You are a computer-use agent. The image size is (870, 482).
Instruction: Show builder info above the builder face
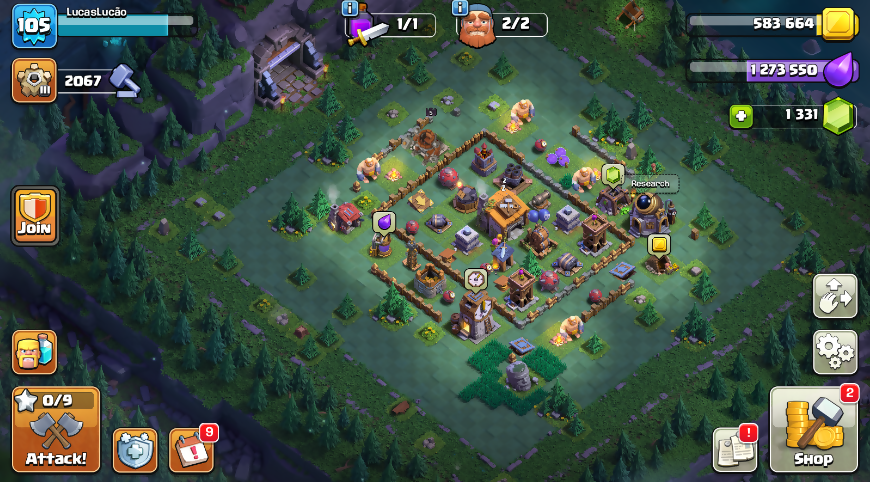461,8
